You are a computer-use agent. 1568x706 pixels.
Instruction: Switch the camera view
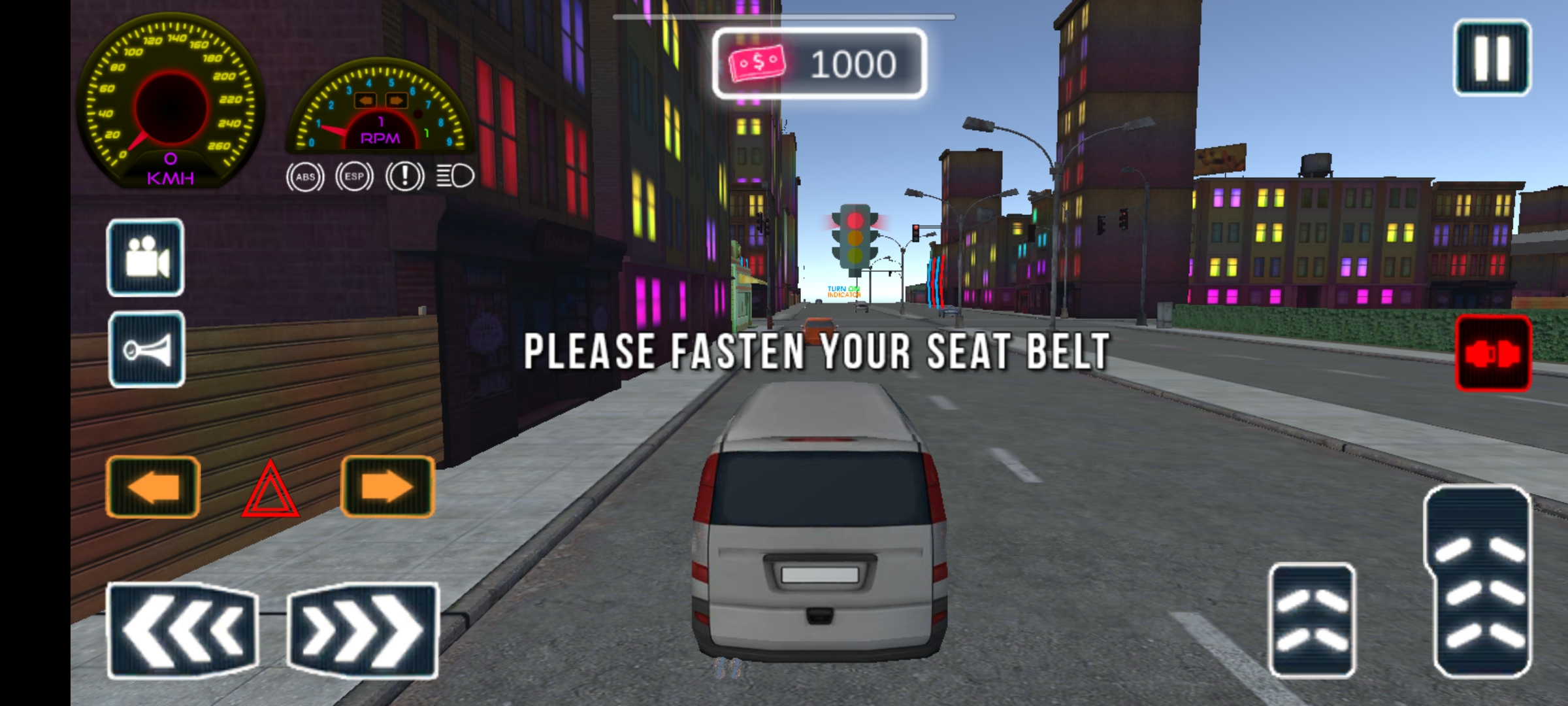(146, 258)
